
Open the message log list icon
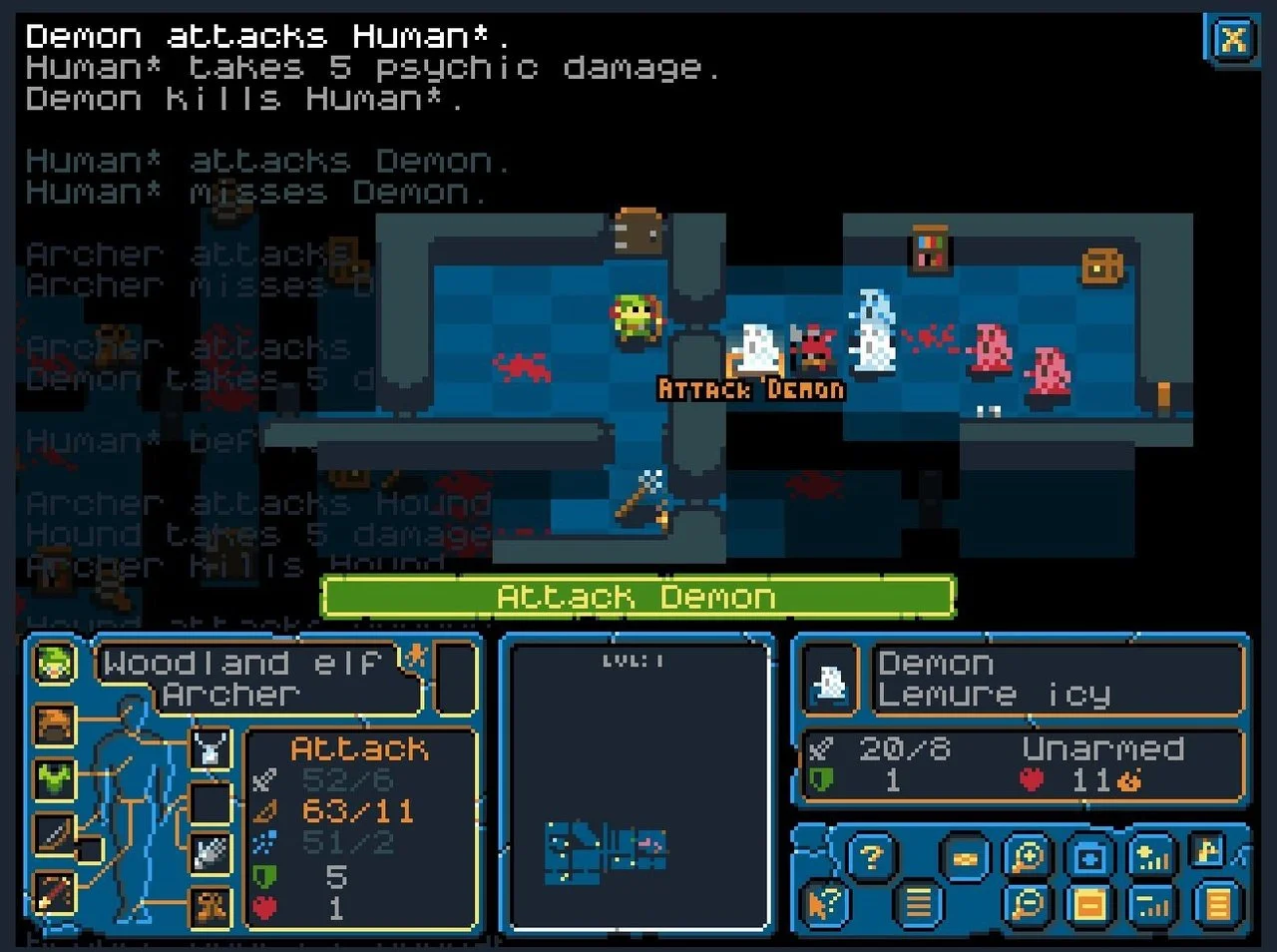click(919, 904)
